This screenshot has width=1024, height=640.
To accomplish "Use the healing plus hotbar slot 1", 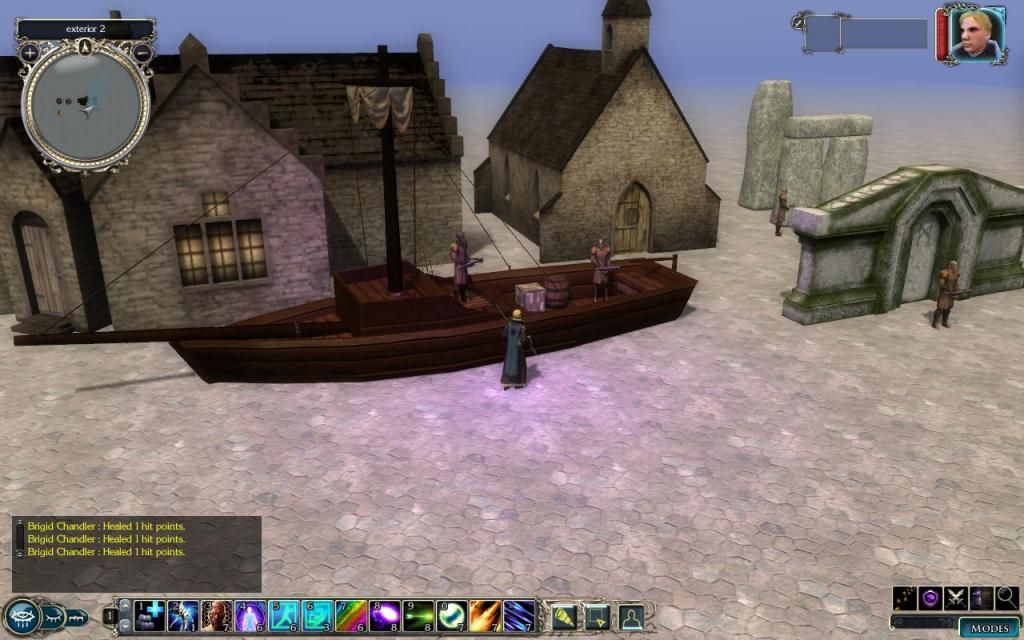I will pyautogui.click(x=150, y=614).
